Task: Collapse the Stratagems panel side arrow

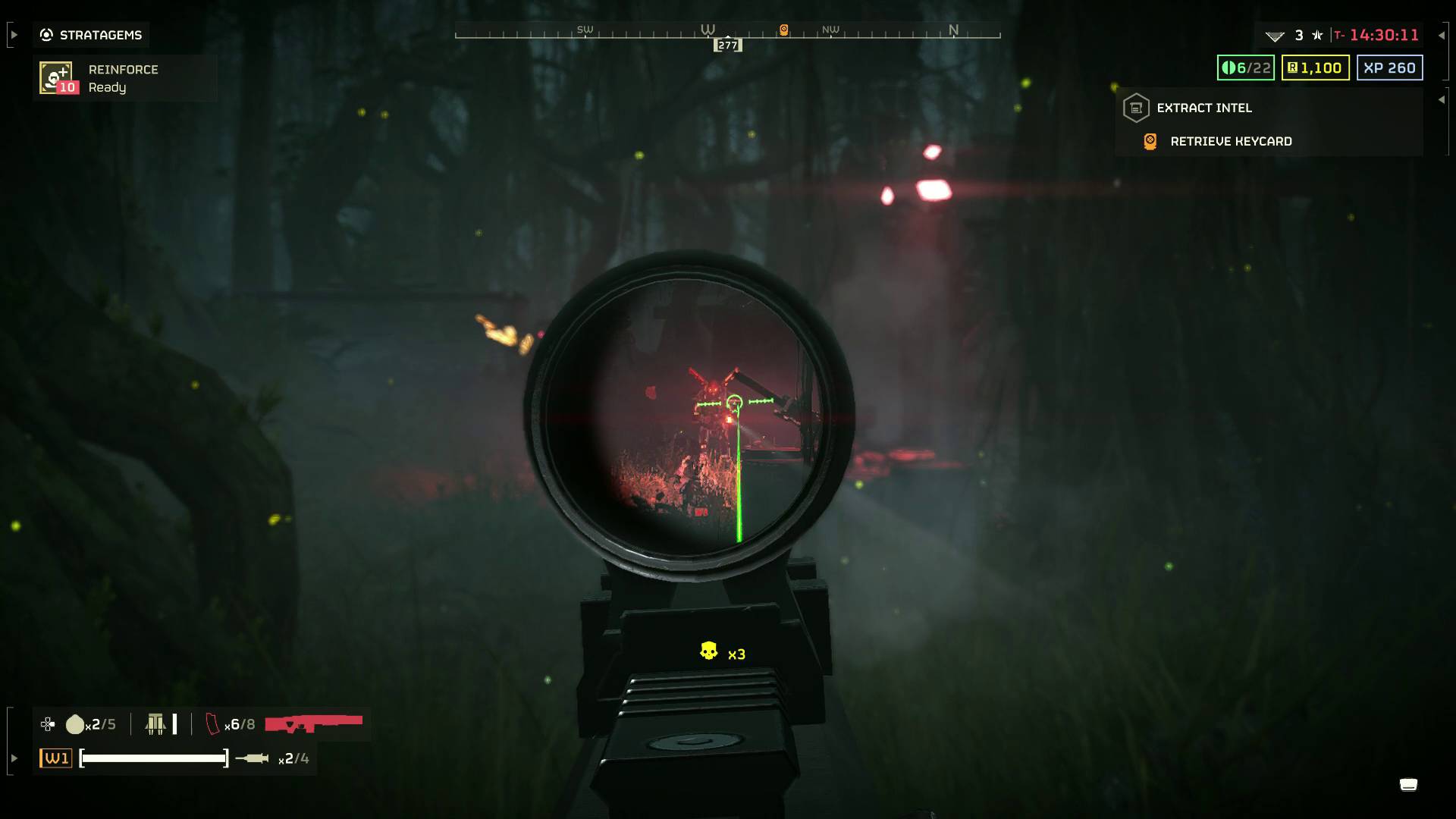Action: click(x=13, y=34)
